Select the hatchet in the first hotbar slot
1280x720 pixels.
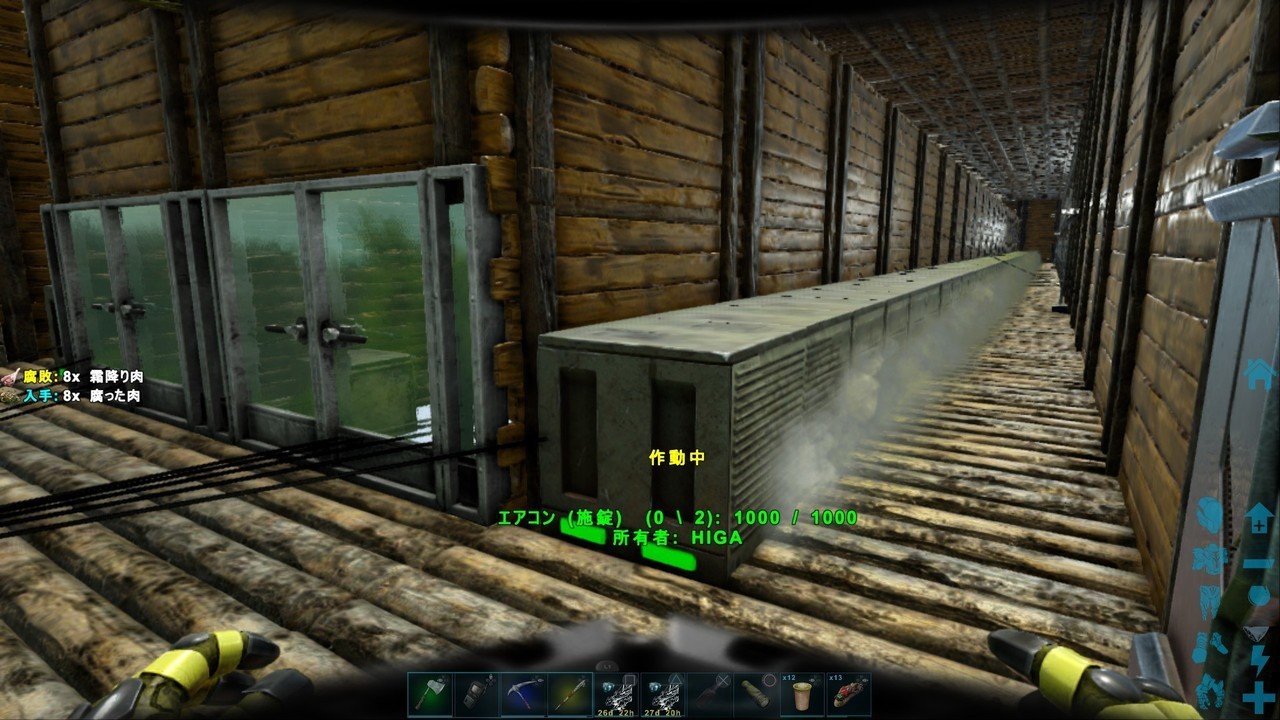428,691
